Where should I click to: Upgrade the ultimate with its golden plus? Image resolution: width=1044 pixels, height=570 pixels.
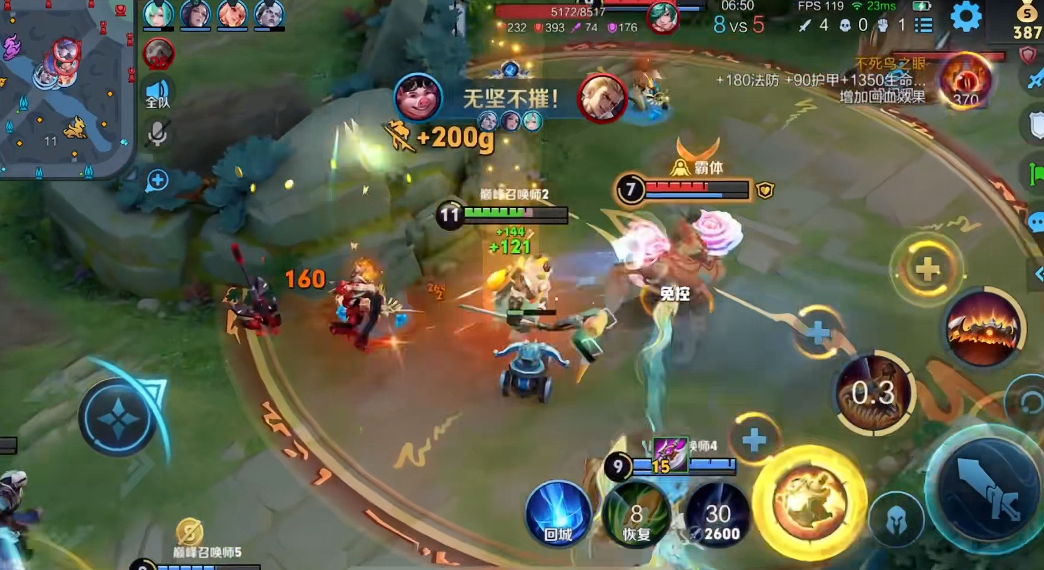[927, 268]
